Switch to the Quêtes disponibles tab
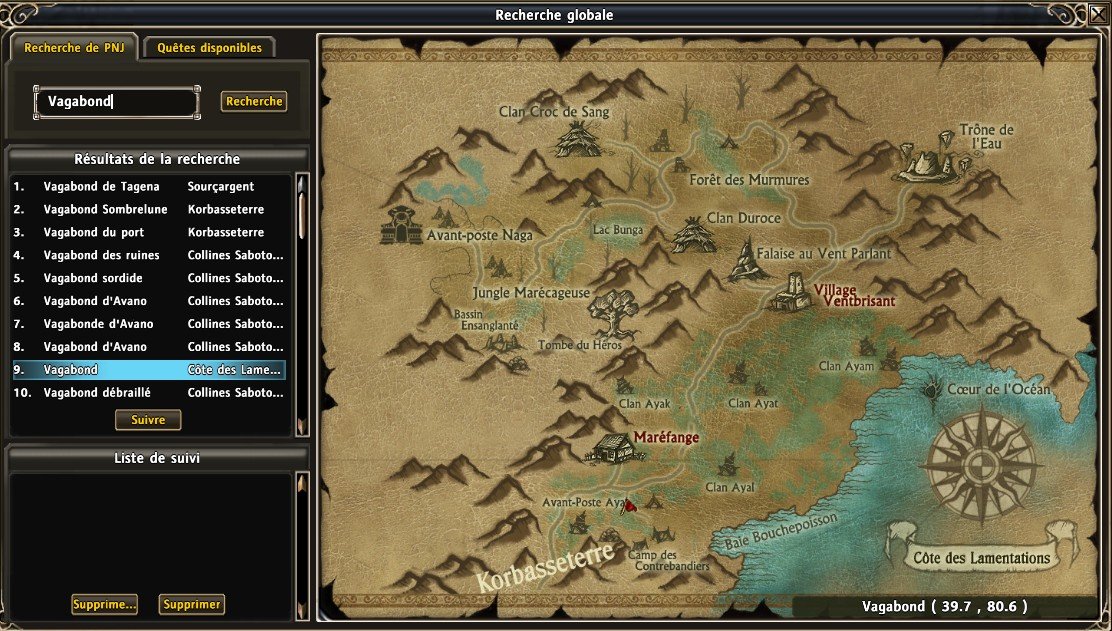The width and height of the screenshot is (1112, 631). pos(209,48)
